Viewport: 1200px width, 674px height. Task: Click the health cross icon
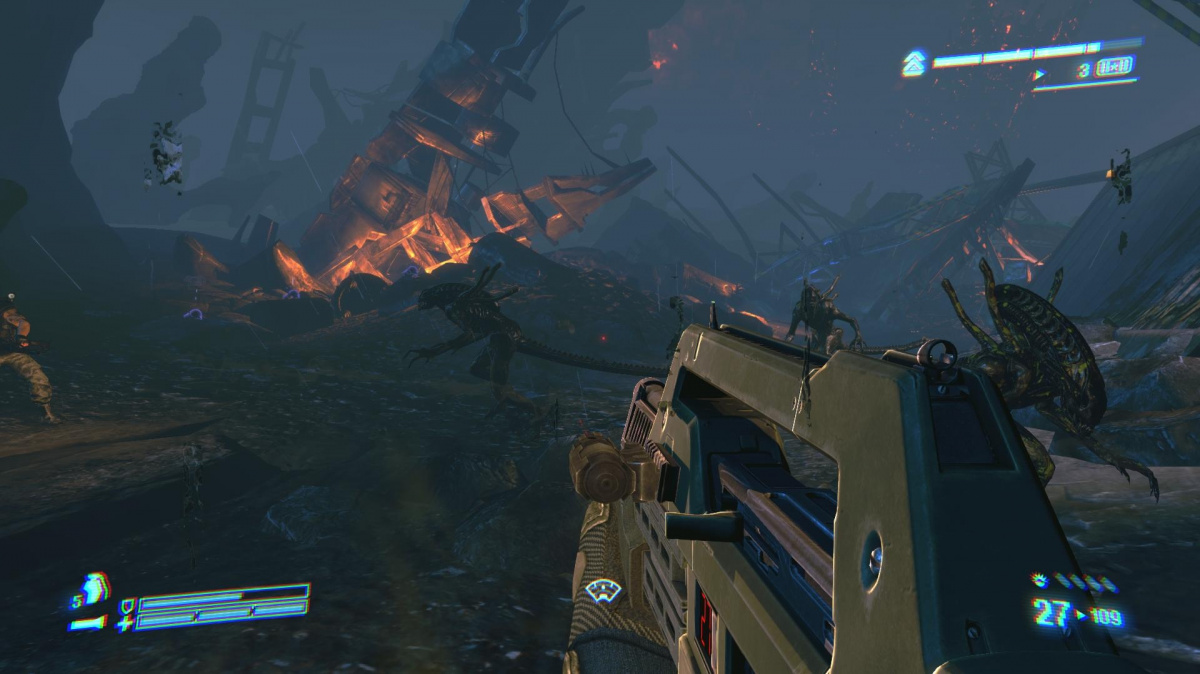click(x=124, y=623)
